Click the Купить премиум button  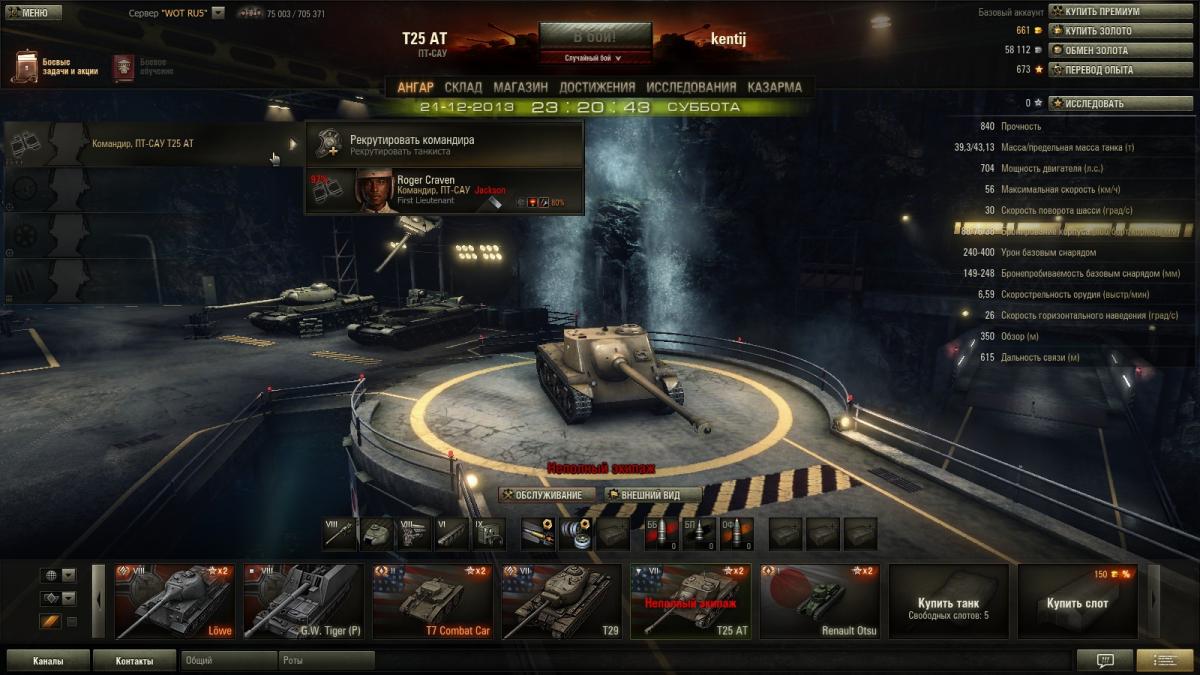click(x=1120, y=12)
